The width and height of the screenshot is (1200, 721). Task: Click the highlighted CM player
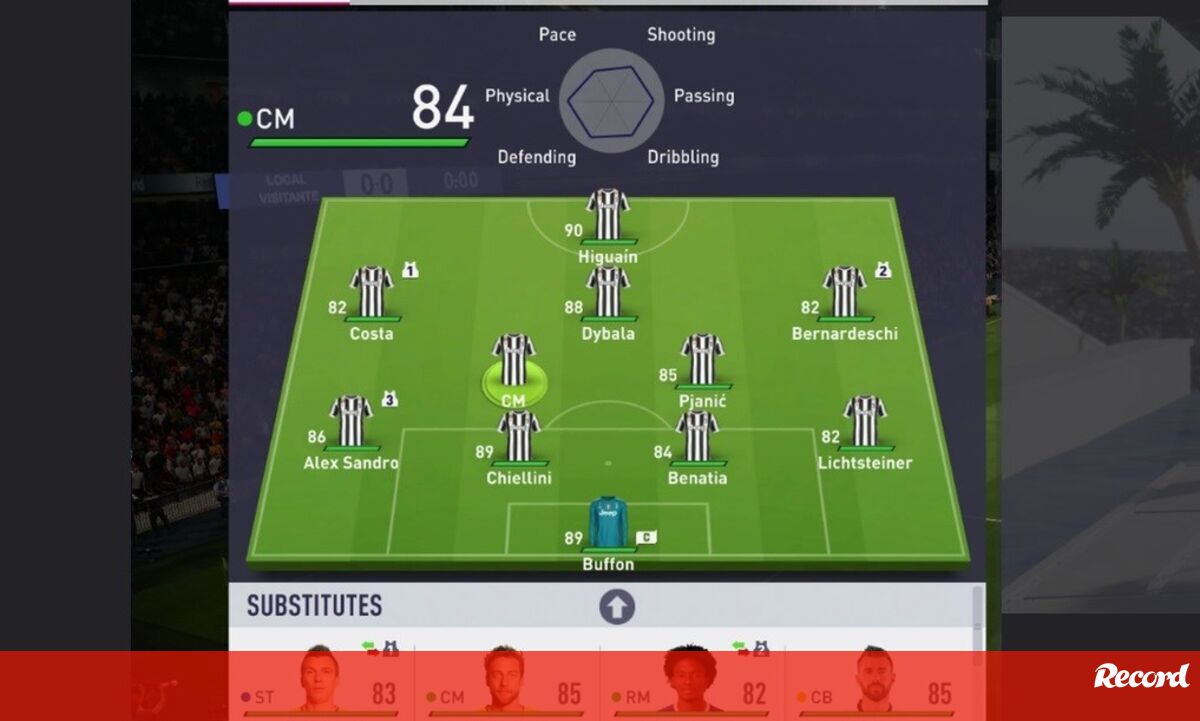513,362
